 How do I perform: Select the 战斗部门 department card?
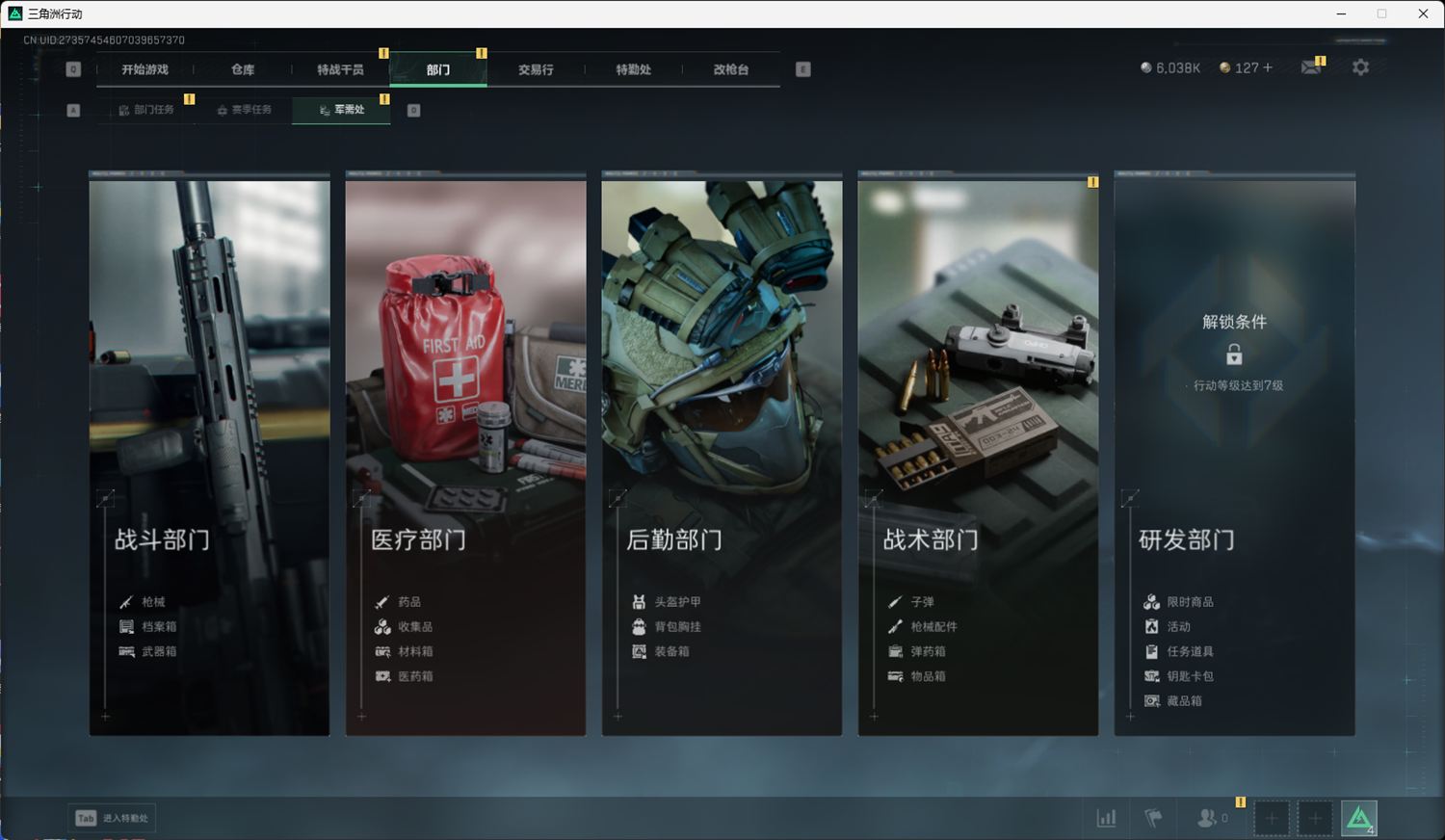(209, 453)
